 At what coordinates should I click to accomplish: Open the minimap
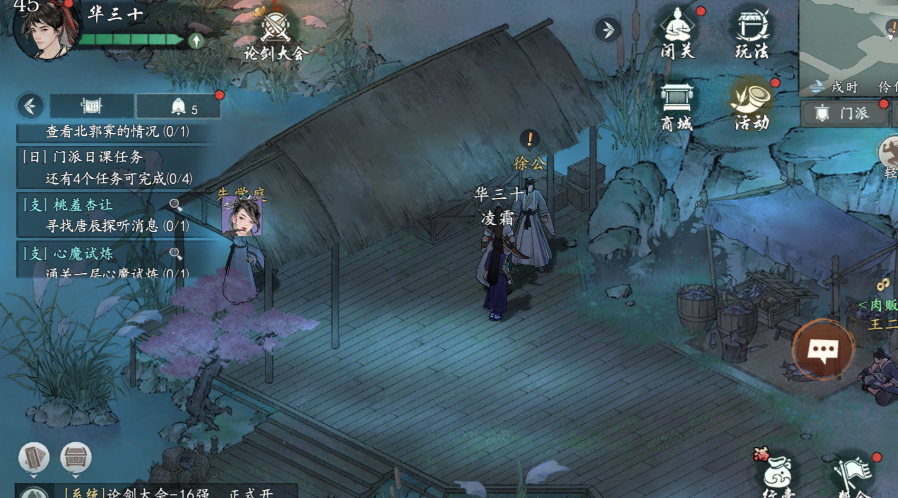(848, 45)
